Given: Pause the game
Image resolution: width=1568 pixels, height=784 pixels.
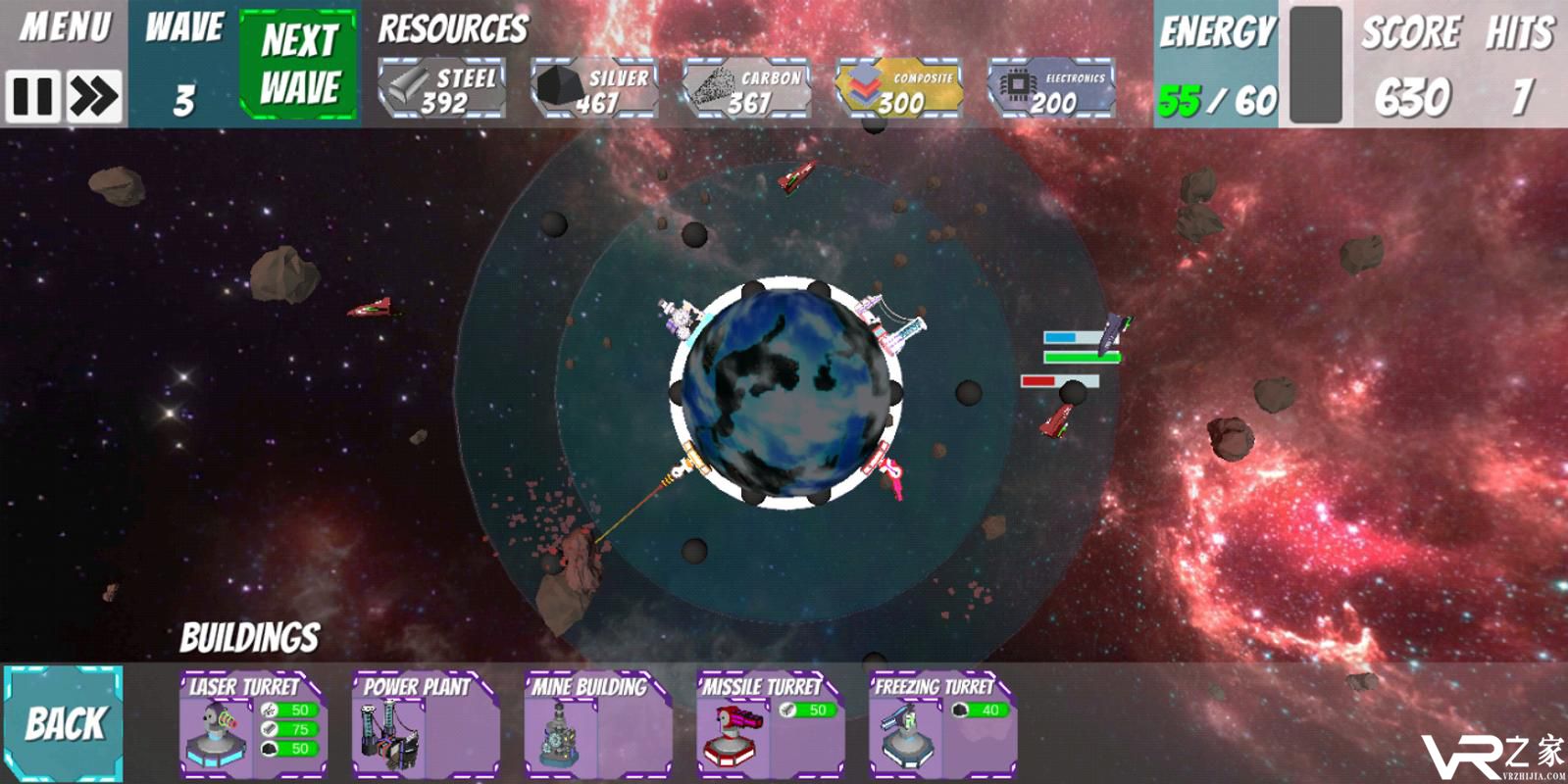Looking at the screenshot, I should pos(32,96).
